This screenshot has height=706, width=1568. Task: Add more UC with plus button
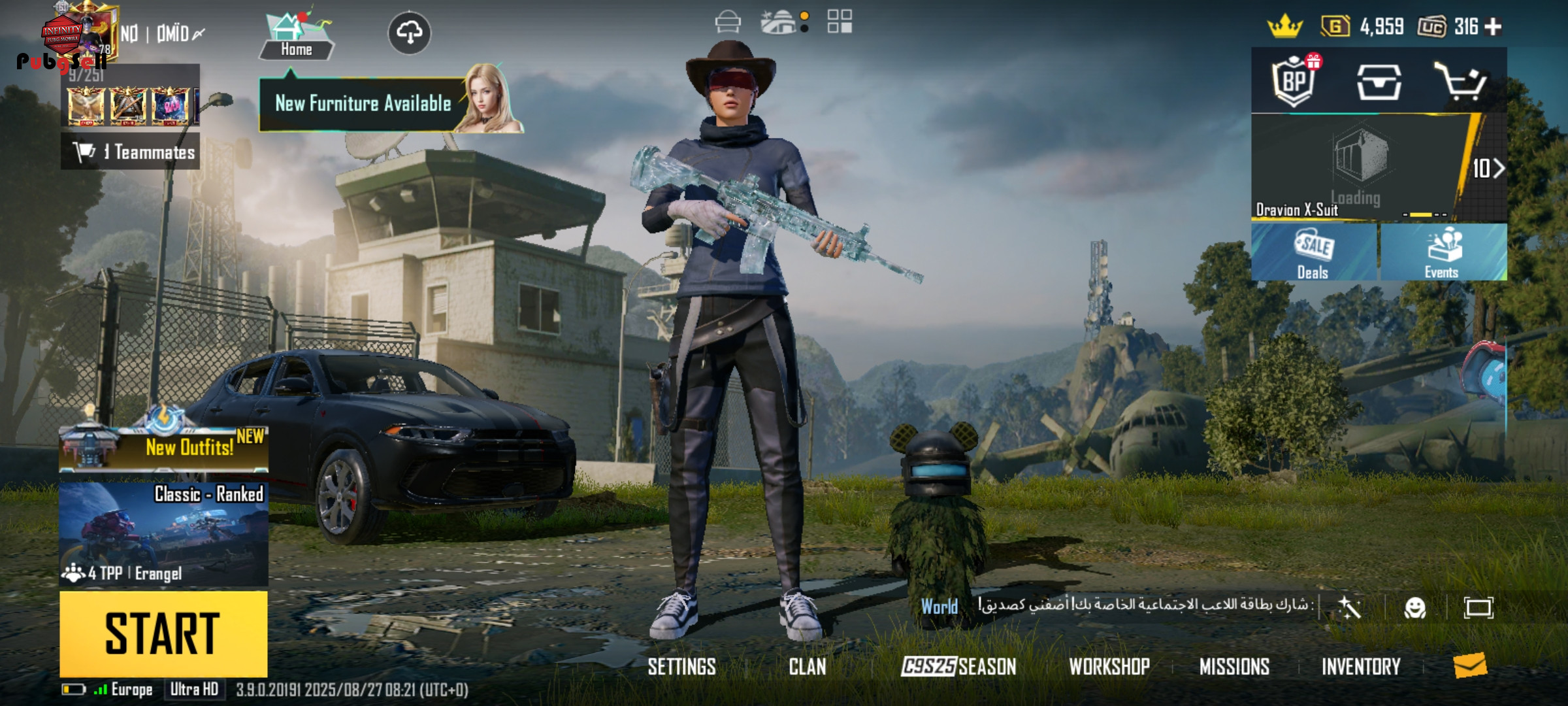point(1494,27)
